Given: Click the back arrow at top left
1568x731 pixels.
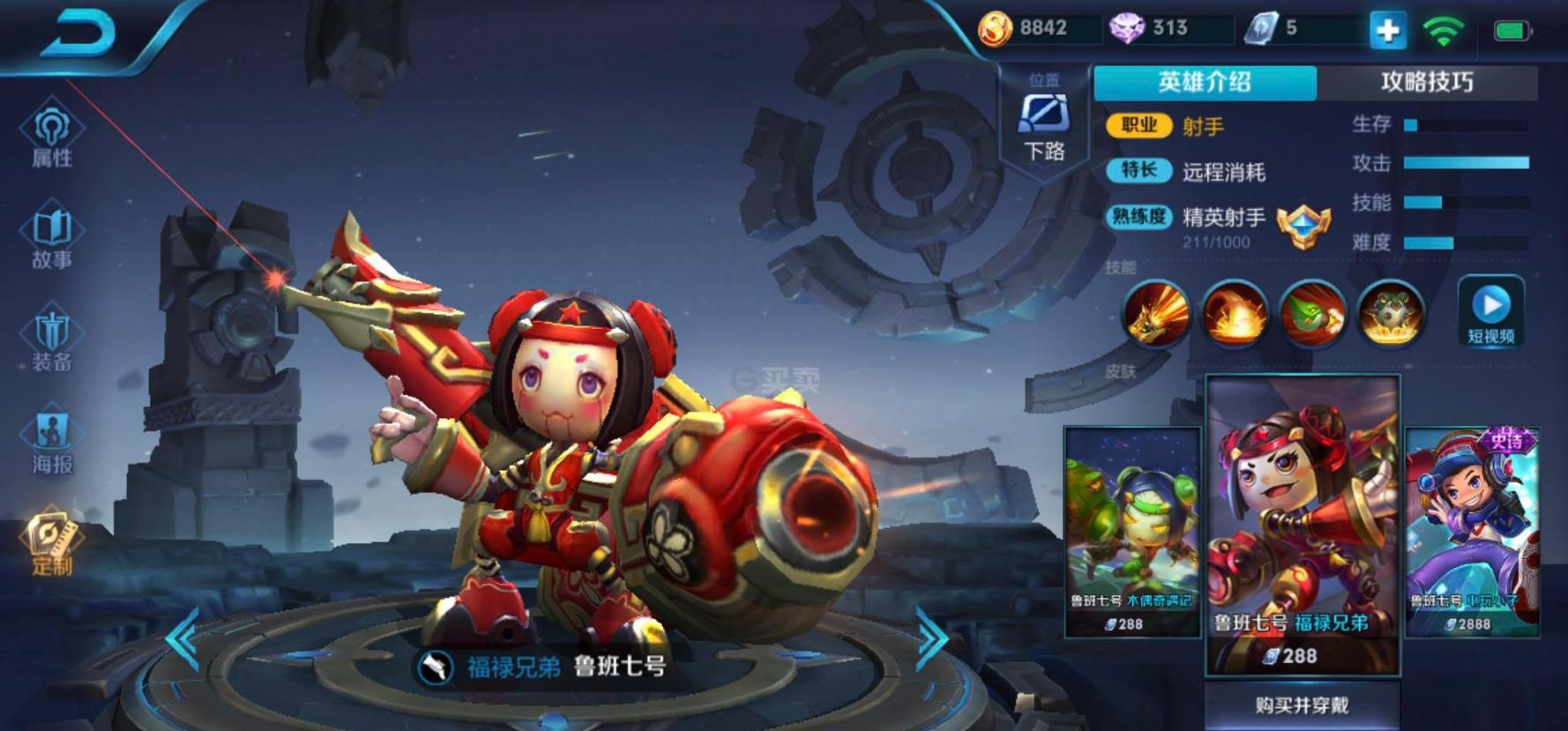Looking at the screenshot, I should [x=79, y=31].
